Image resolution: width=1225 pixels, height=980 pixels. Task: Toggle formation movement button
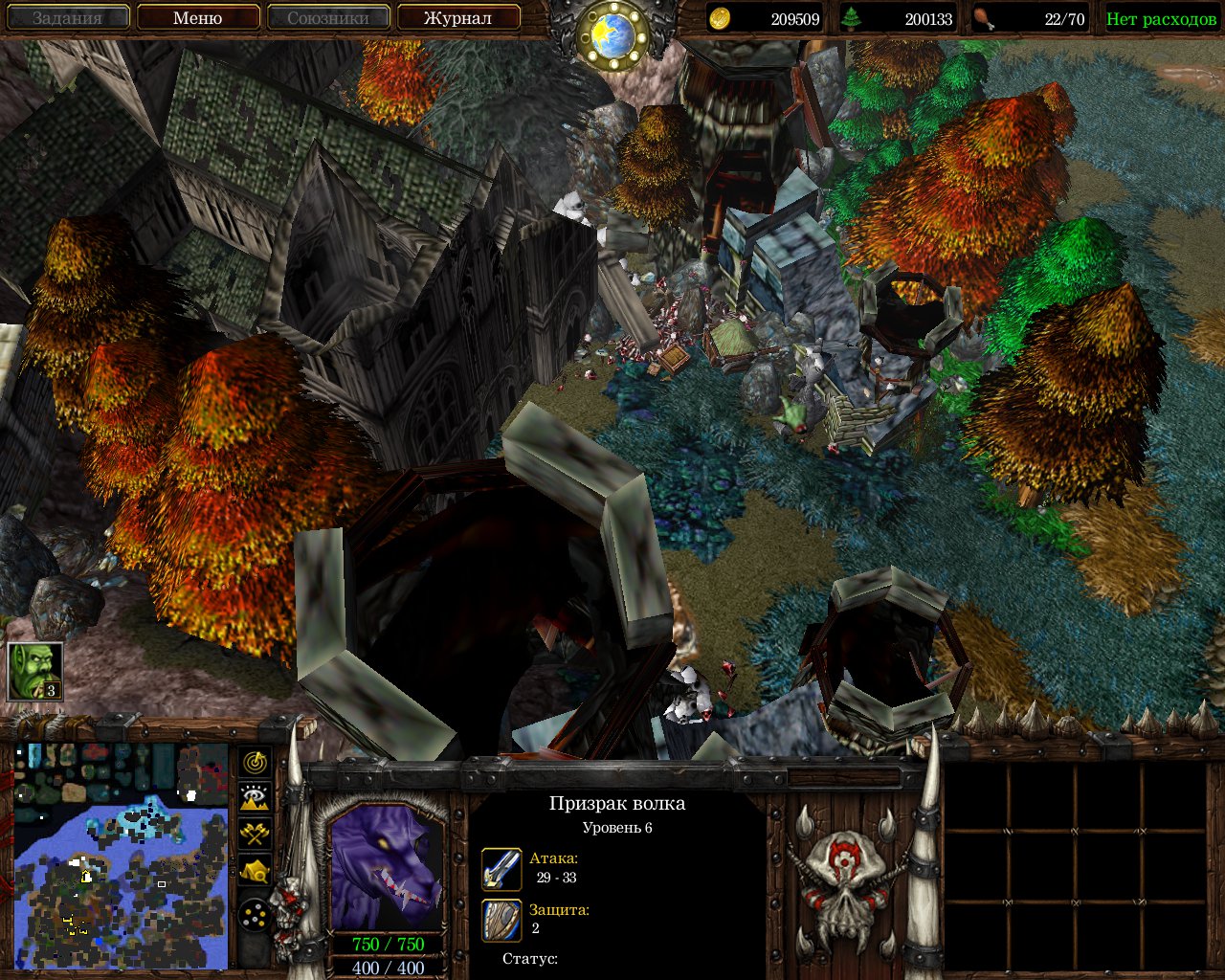point(255,916)
